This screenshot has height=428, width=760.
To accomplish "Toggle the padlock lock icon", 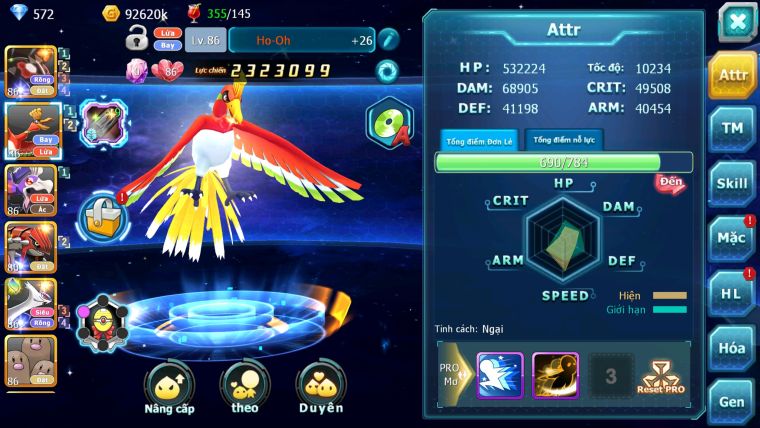I will 137,40.
